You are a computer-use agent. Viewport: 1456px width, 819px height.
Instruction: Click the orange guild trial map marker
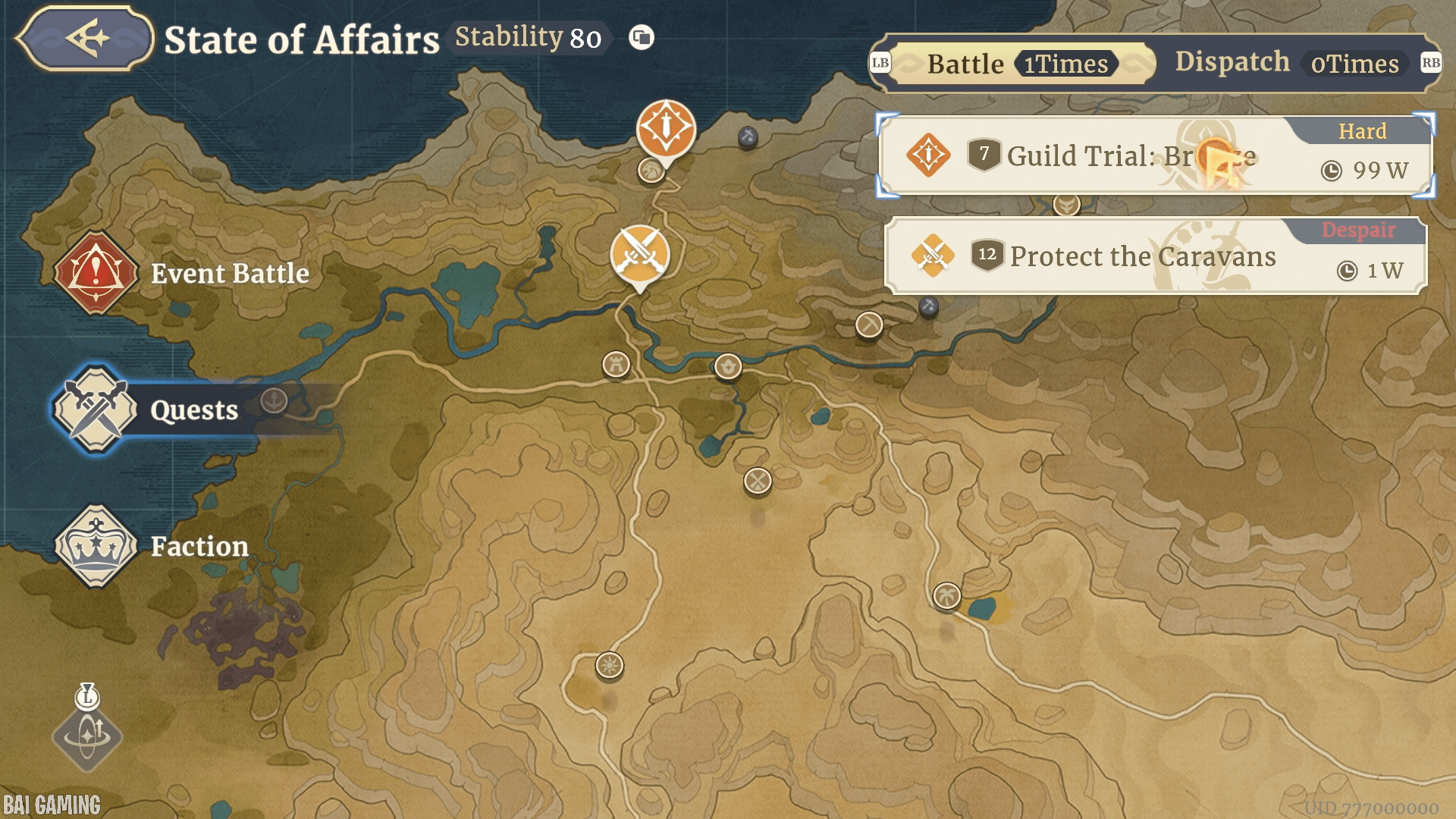coord(666,128)
